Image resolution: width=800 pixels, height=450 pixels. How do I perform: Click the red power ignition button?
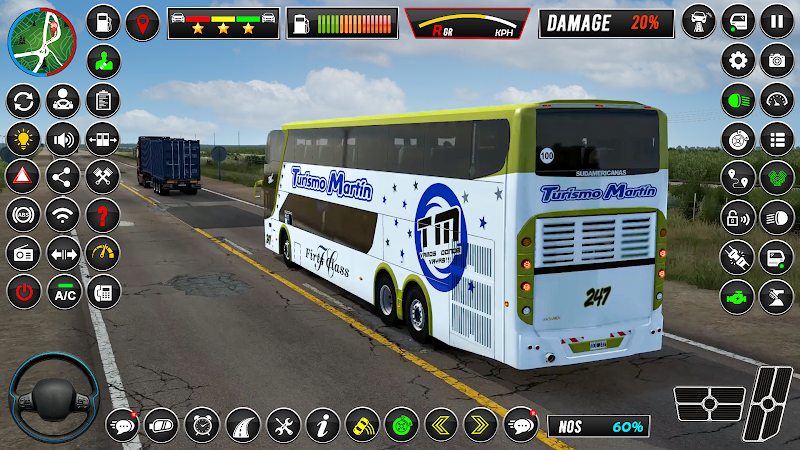(x=22, y=293)
